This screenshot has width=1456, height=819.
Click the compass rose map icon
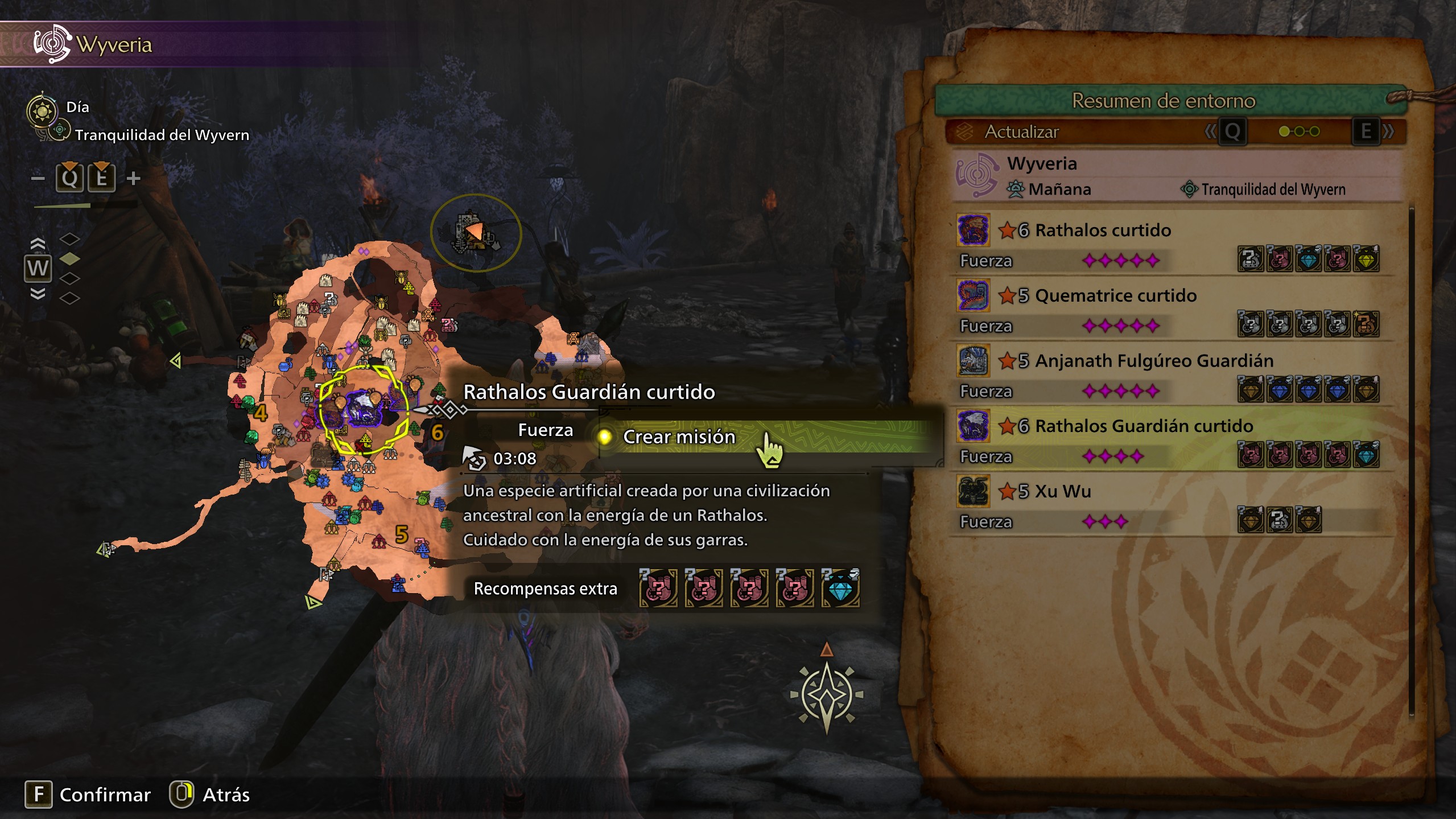click(x=826, y=694)
